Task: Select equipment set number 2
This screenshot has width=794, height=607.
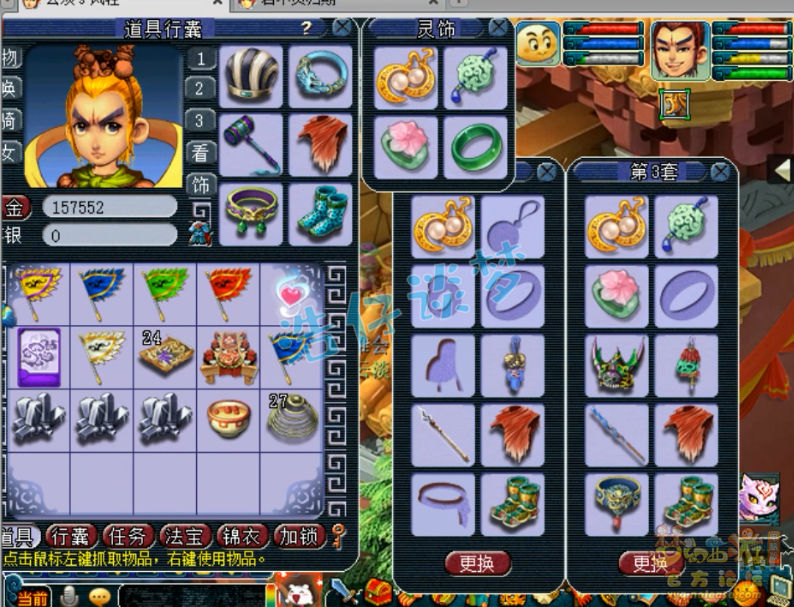Action: tap(201, 89)
